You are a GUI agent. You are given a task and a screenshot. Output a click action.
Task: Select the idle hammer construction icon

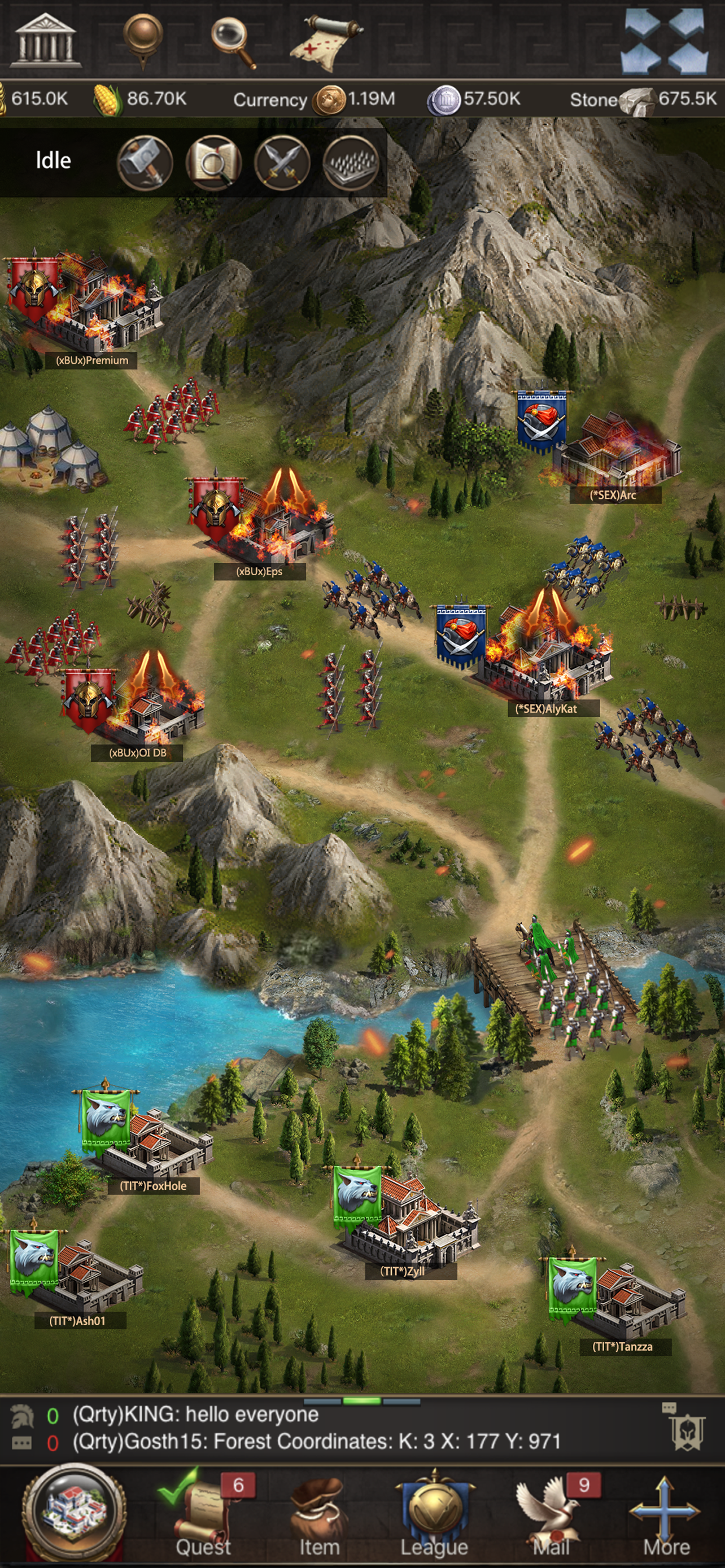point(145,163)
